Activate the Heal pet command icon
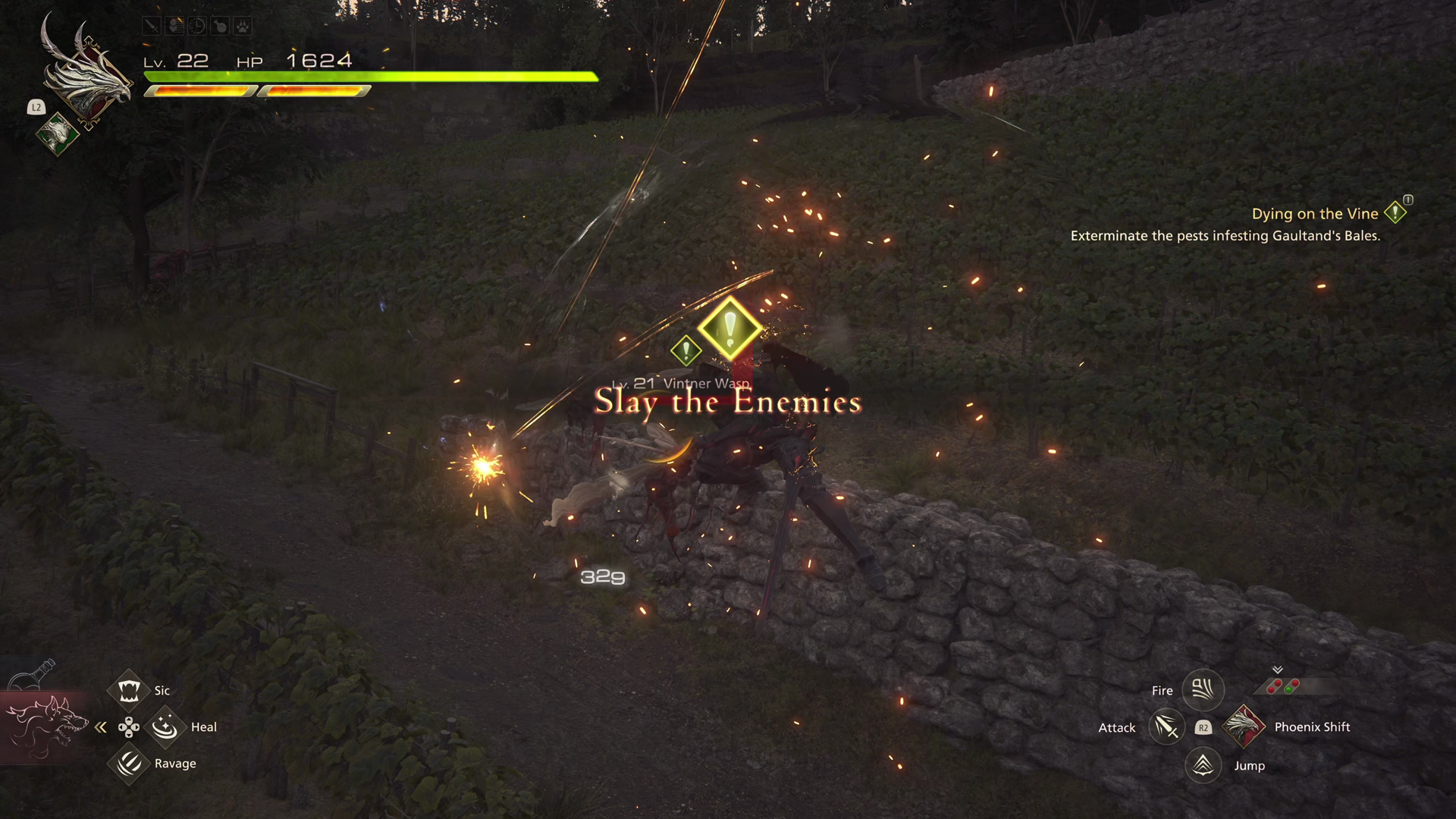This screenshot has height=819, width=1456. (x=165, y=727)
